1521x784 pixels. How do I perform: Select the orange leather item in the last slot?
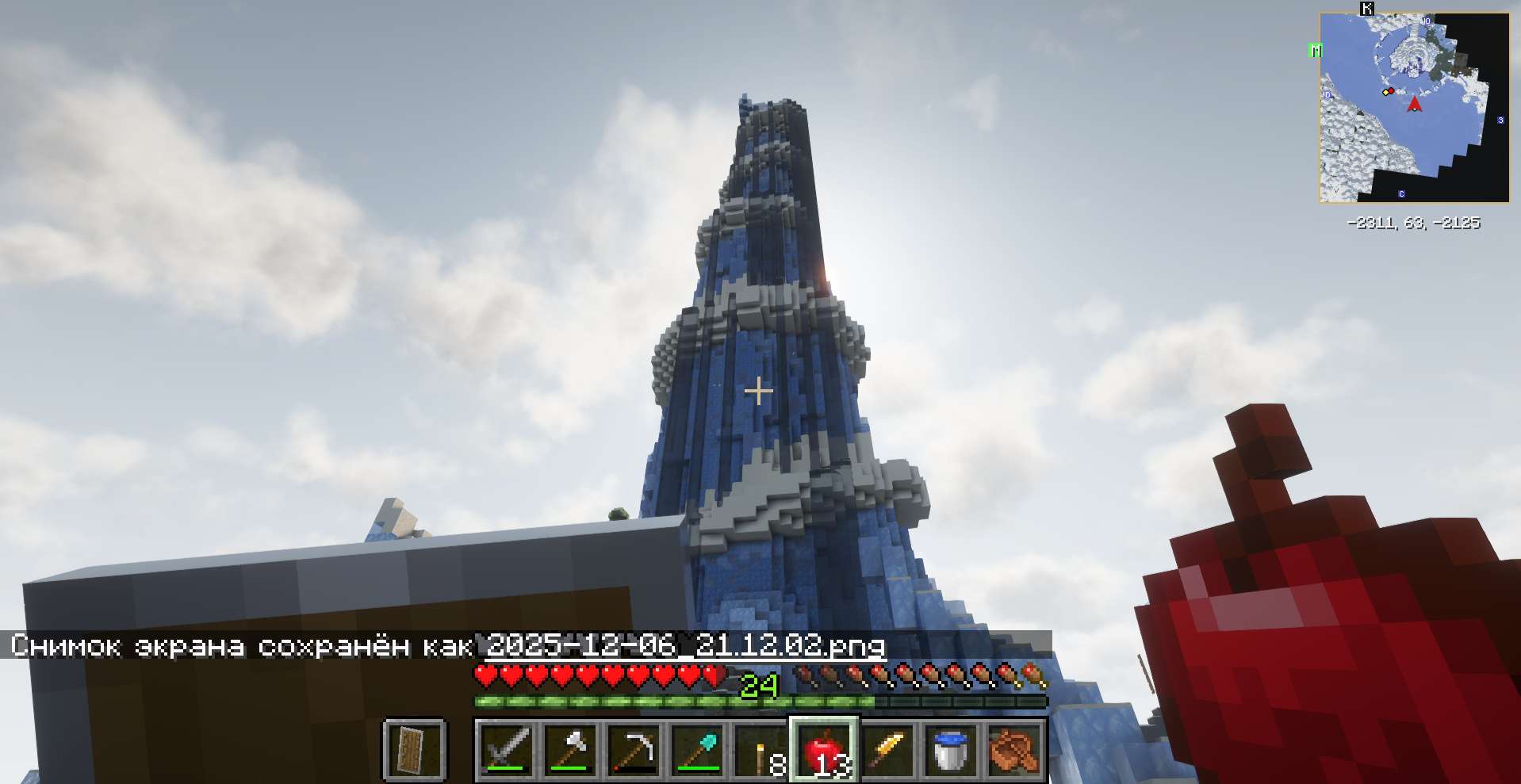[x=1014, y=749]
